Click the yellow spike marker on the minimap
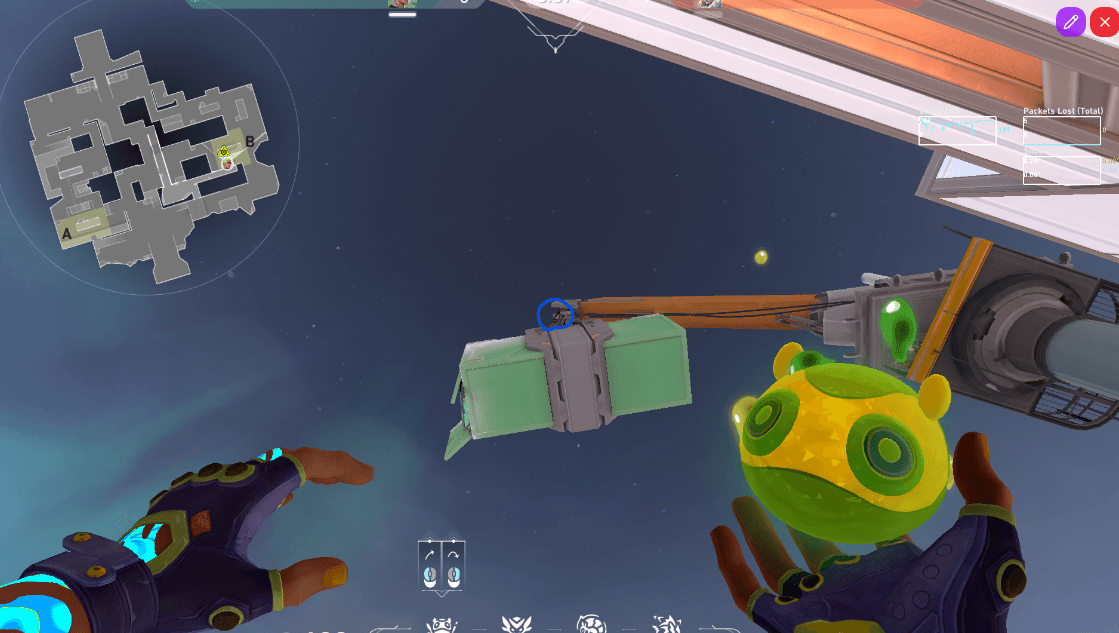 224,152
